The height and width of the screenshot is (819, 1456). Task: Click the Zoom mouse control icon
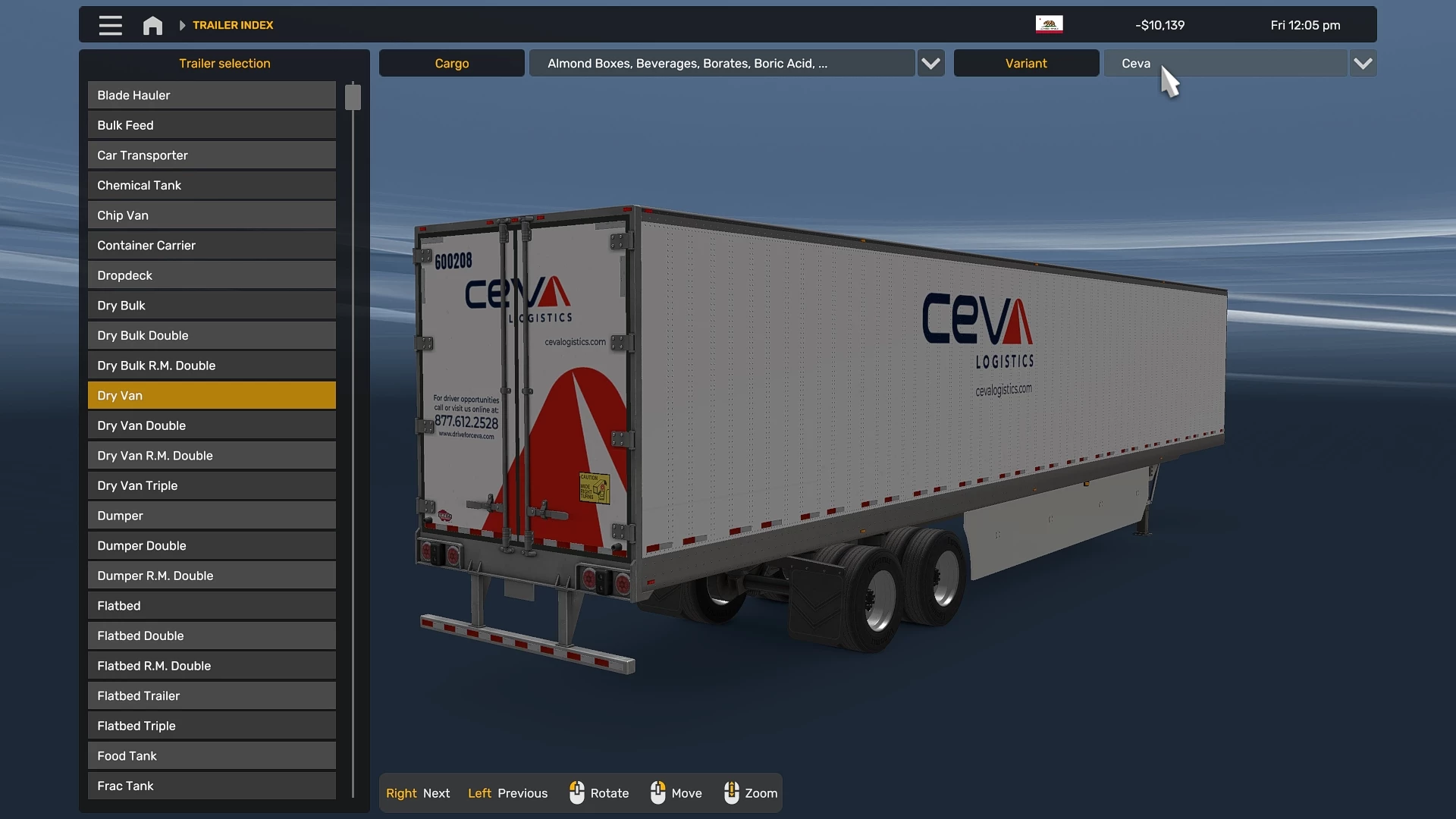[732, 792]
